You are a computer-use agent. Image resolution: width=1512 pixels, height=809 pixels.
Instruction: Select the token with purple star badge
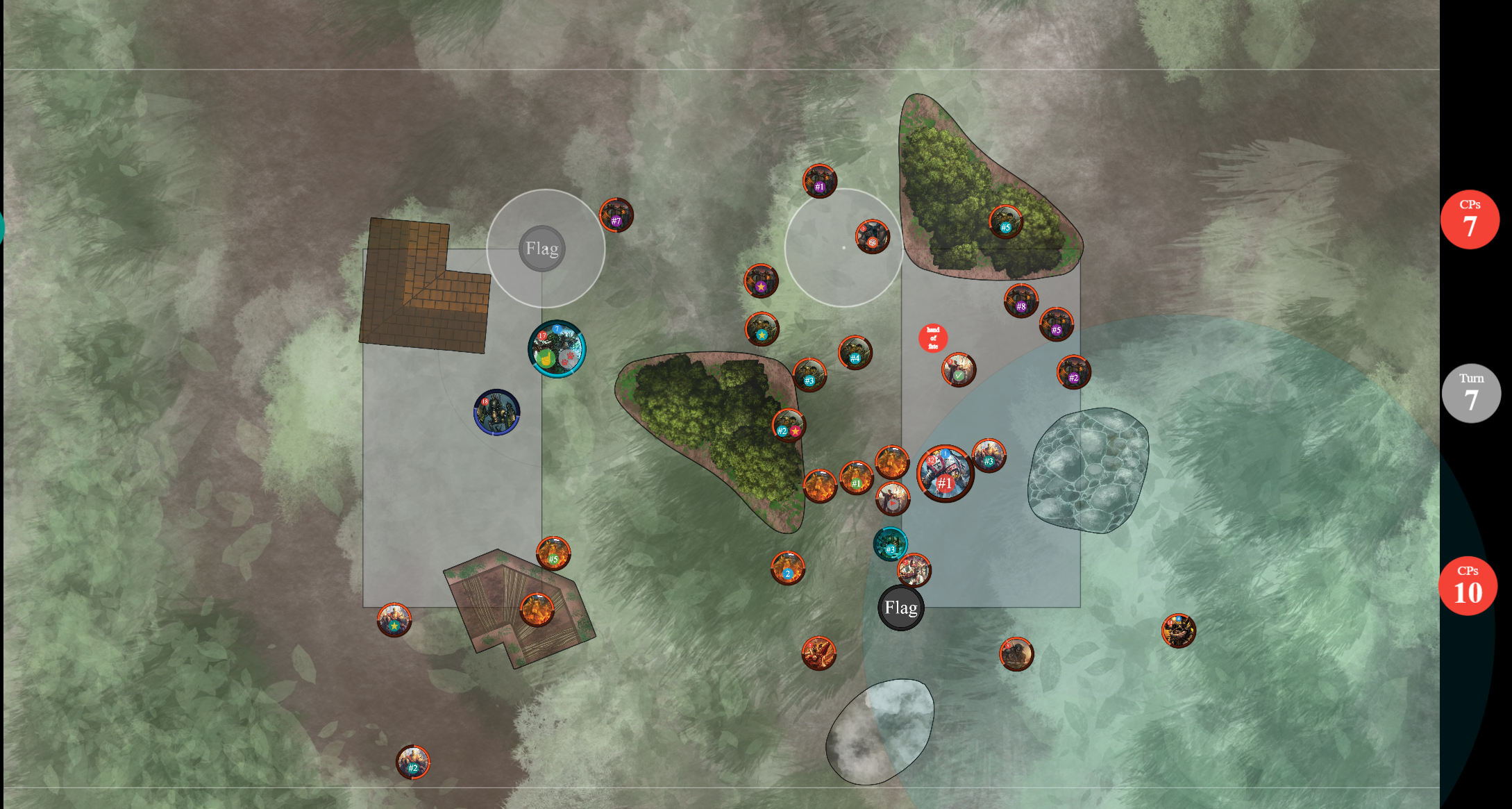click(761, 281)
